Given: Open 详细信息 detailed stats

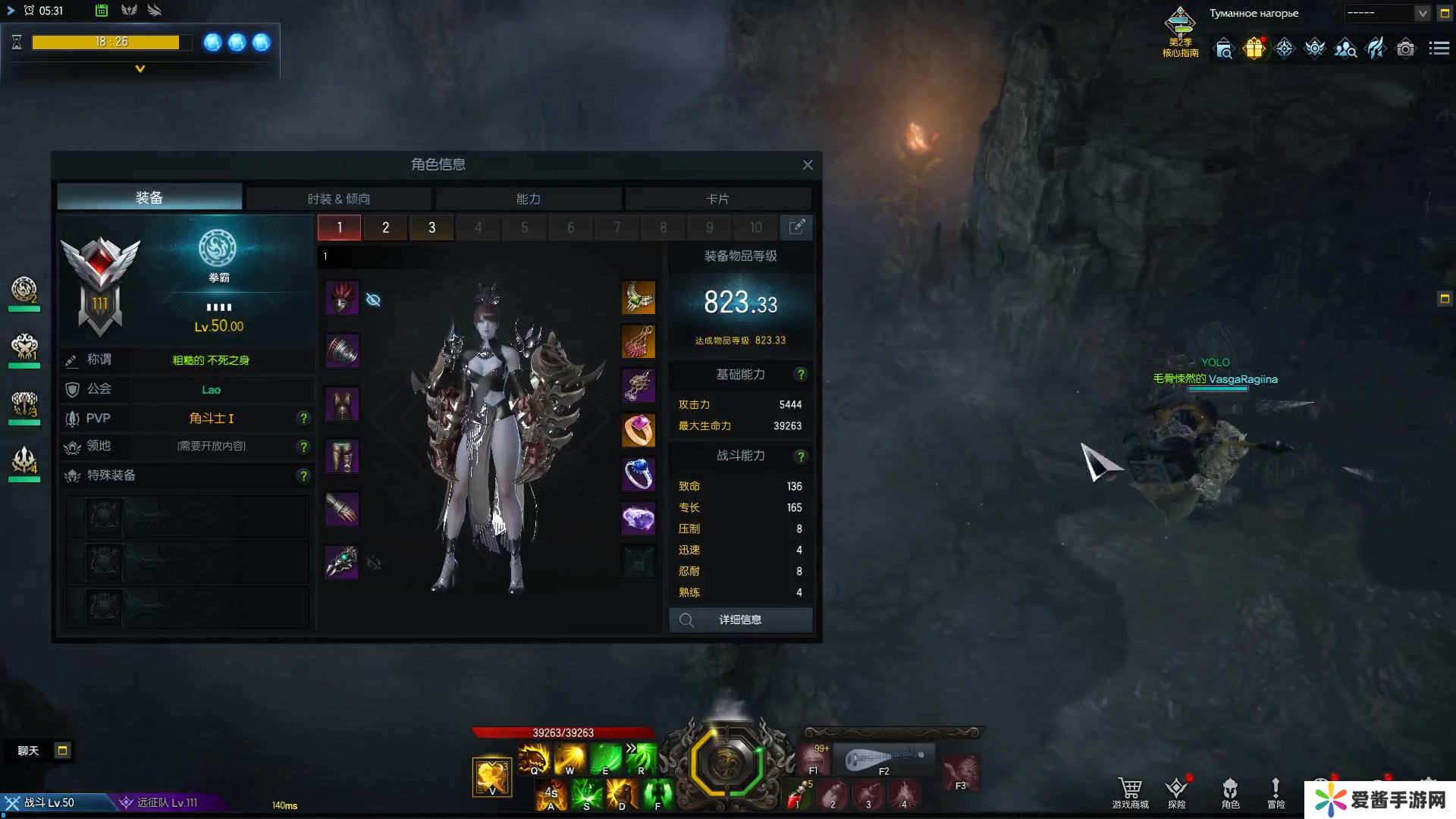Looking at the screenshot, I should click(x=740, y=620).
